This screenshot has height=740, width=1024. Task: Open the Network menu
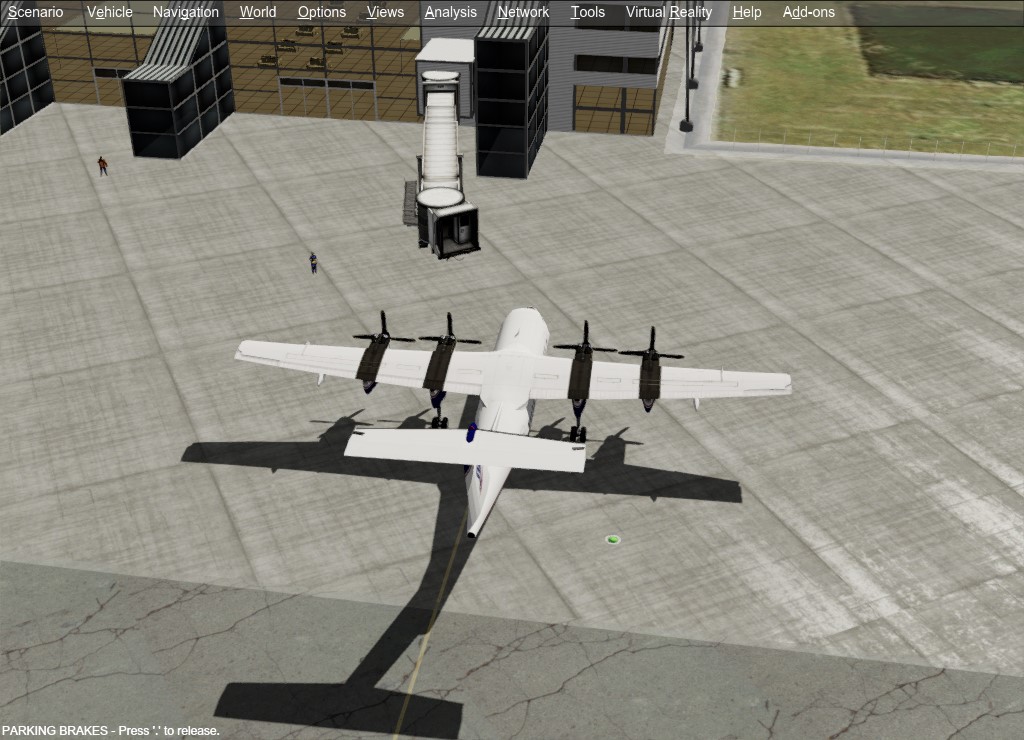point(523,12)
